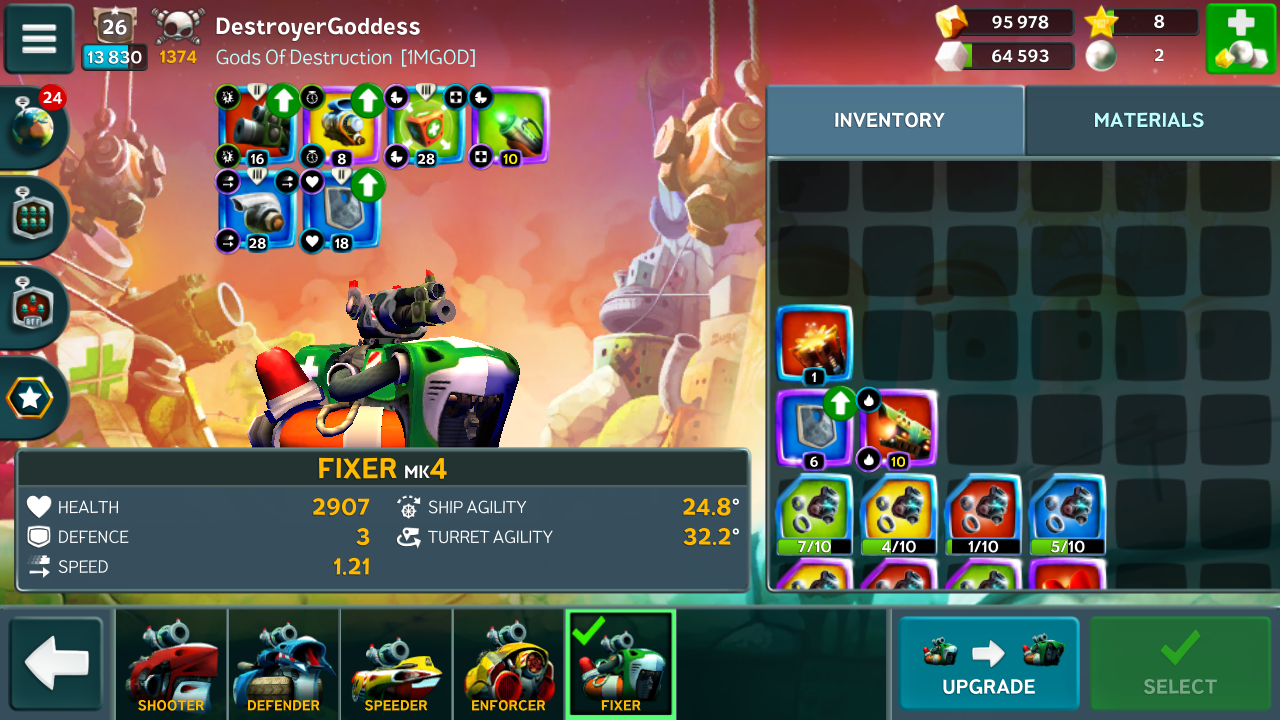Choose the Defender ship

coord(283,664)
